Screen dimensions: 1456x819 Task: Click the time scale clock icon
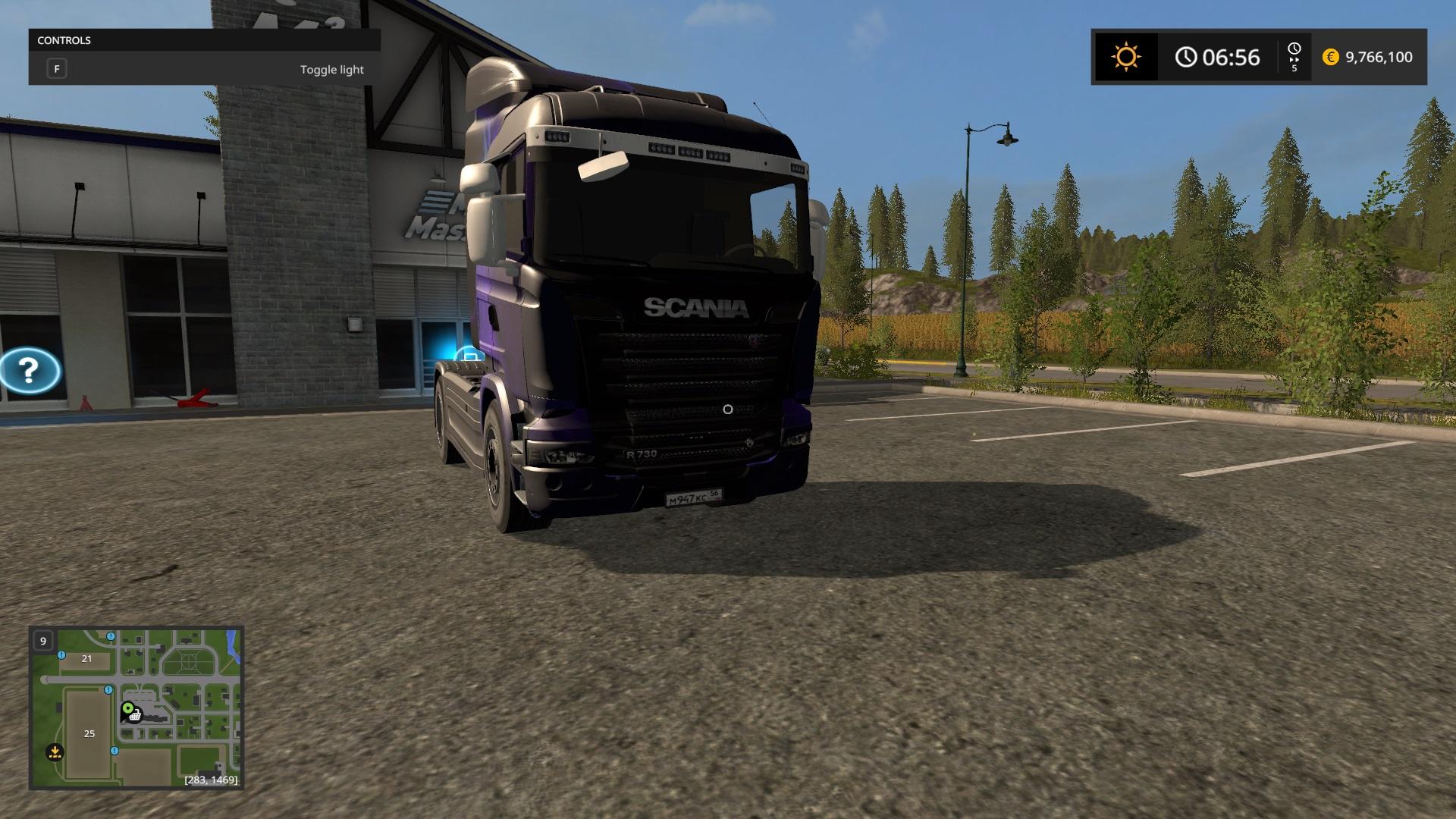point(1294,50)
